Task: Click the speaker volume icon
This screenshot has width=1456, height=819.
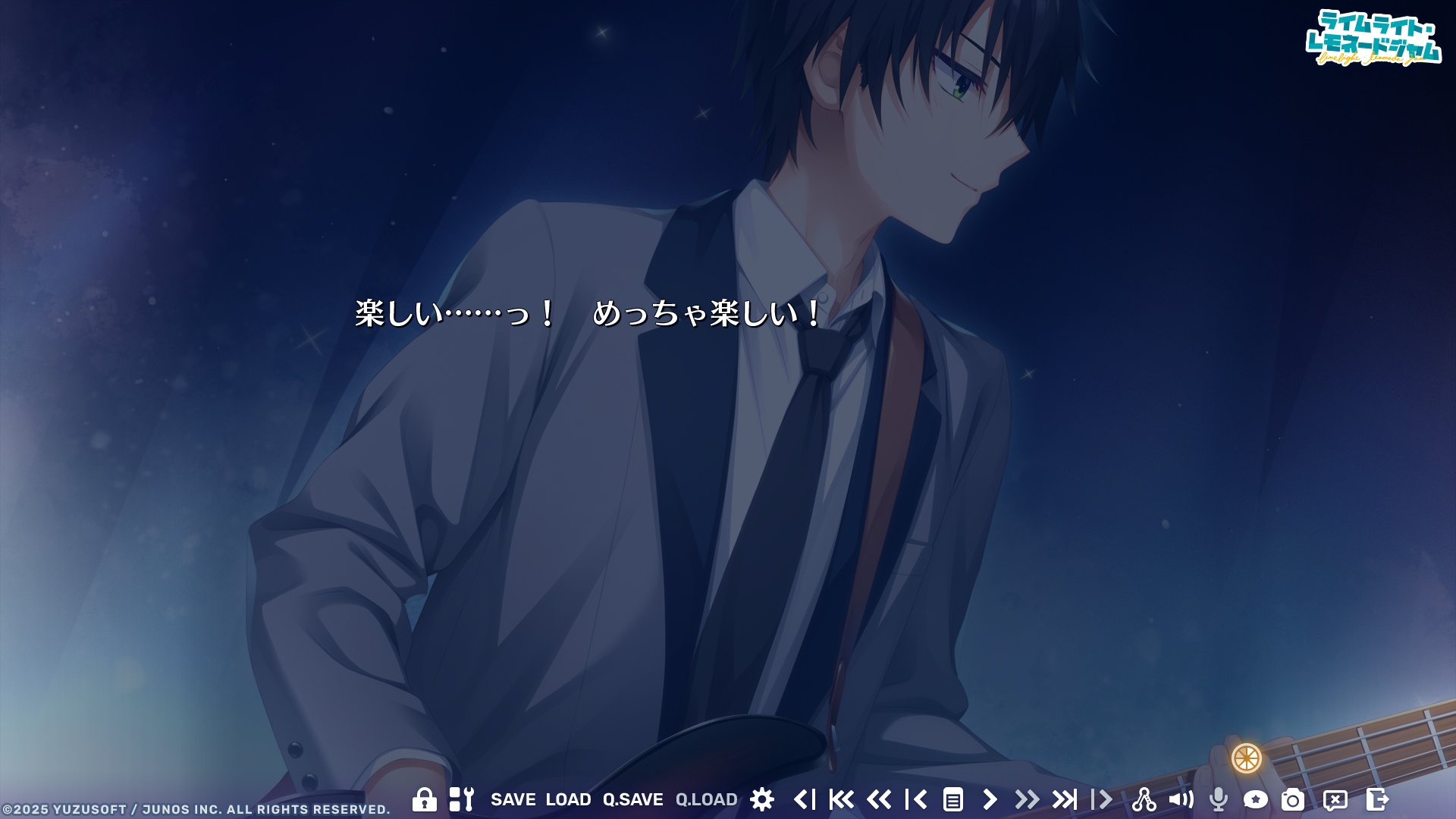Action: pyautogui.click(x=1181, y=799)
